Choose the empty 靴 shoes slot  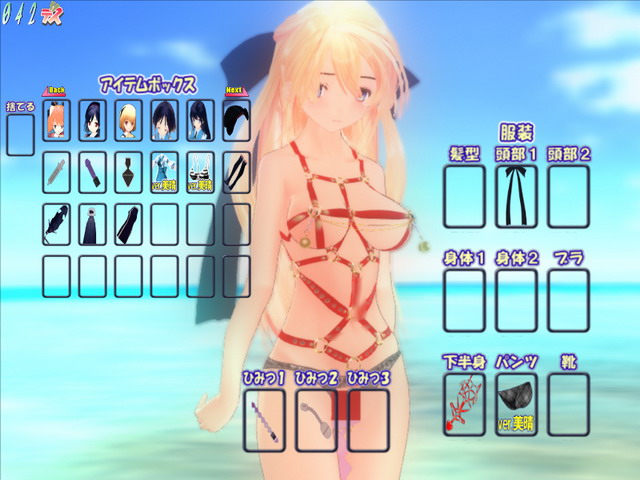point(568,404)
